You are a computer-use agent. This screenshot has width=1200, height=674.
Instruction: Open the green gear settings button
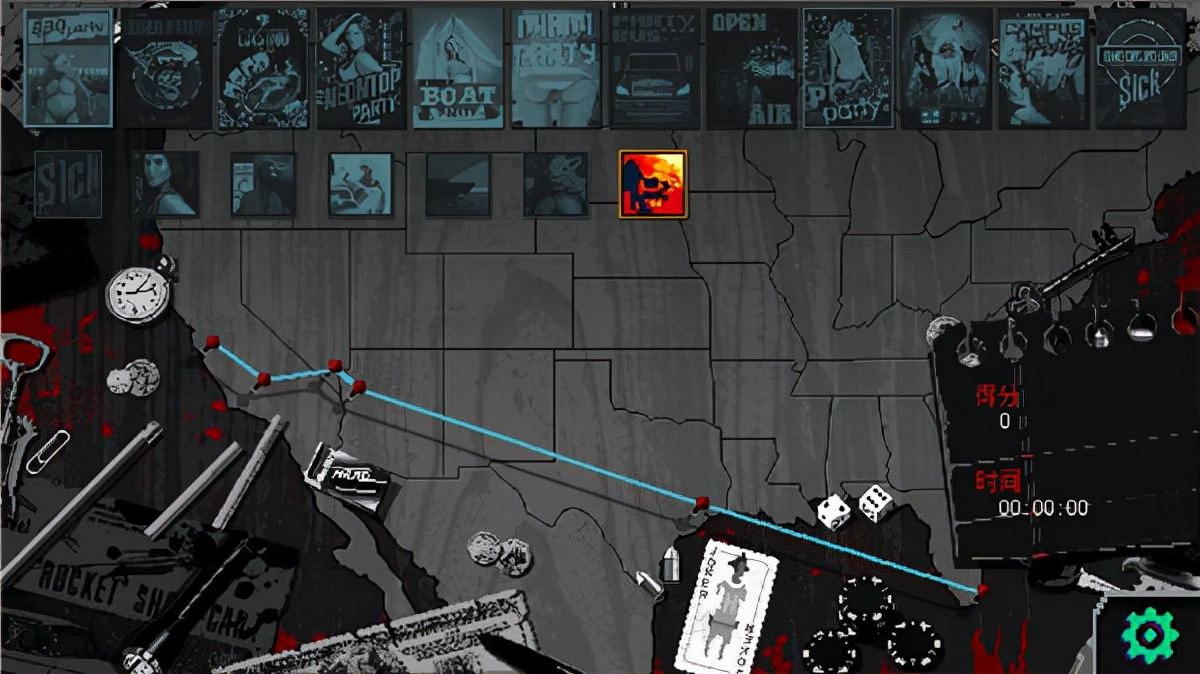[1149, 633]
